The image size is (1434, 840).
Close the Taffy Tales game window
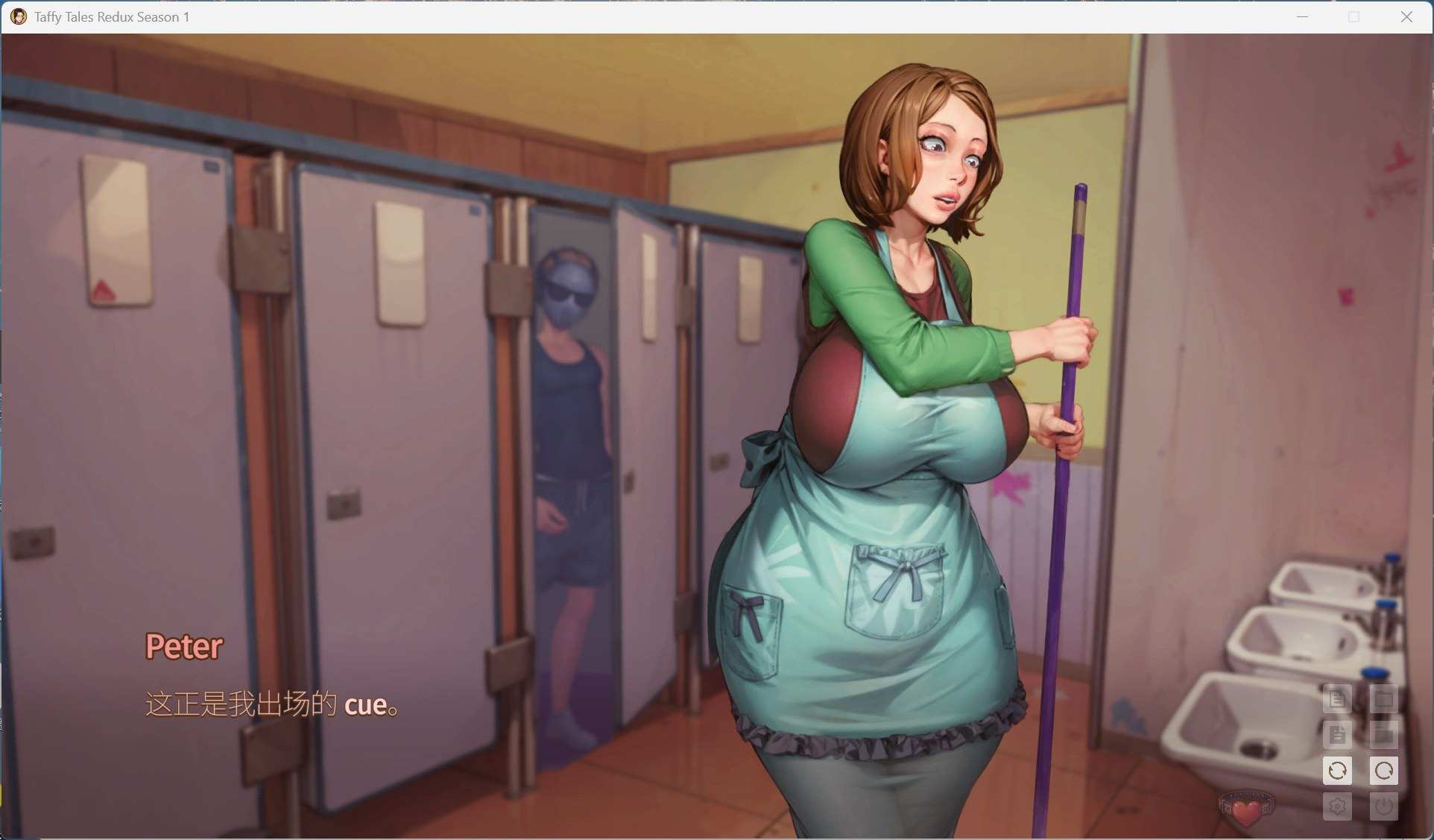click(x=1406, y=16)
